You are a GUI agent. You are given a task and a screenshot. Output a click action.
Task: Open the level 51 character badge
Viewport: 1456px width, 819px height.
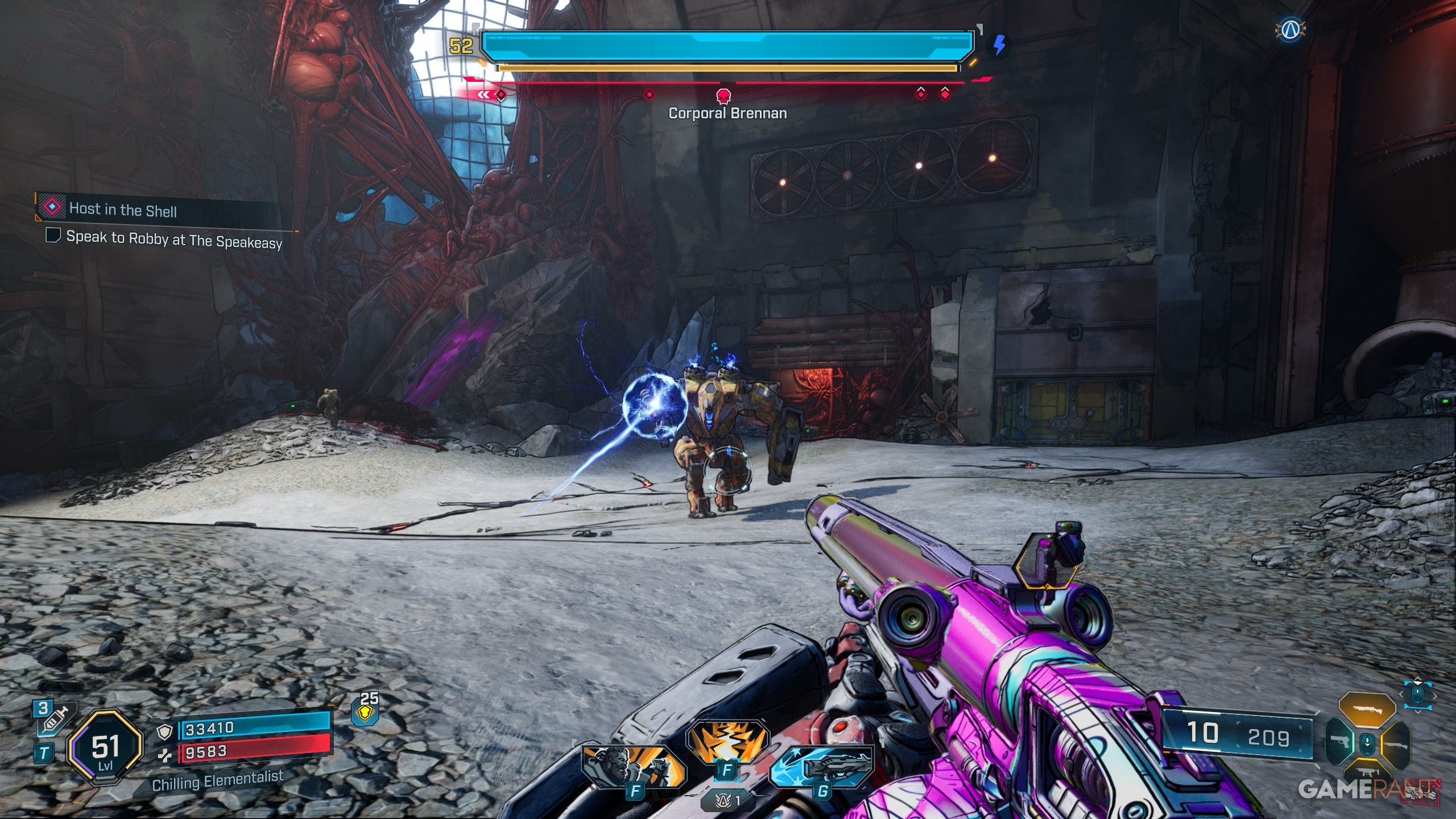pyautogui.click(x=105, y=748)
